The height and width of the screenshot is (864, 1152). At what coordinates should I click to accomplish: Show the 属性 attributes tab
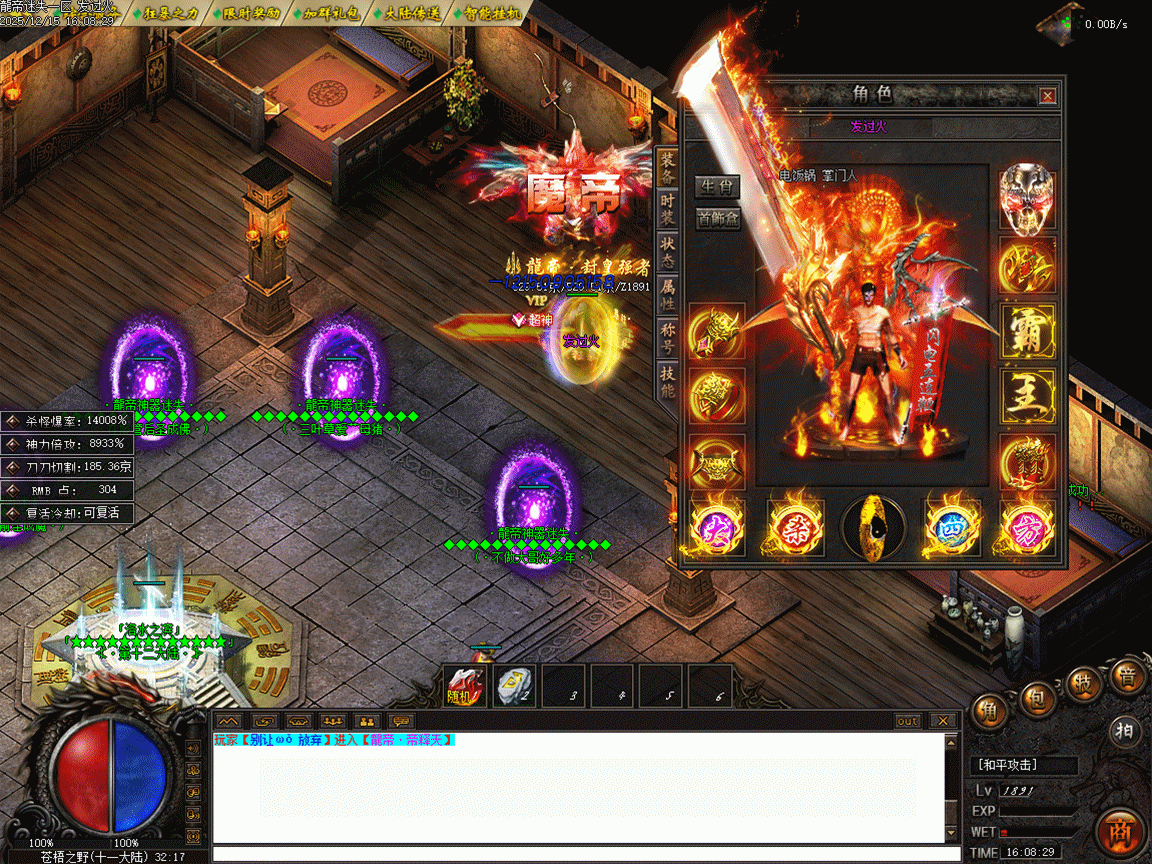click(x=668, y=294)
